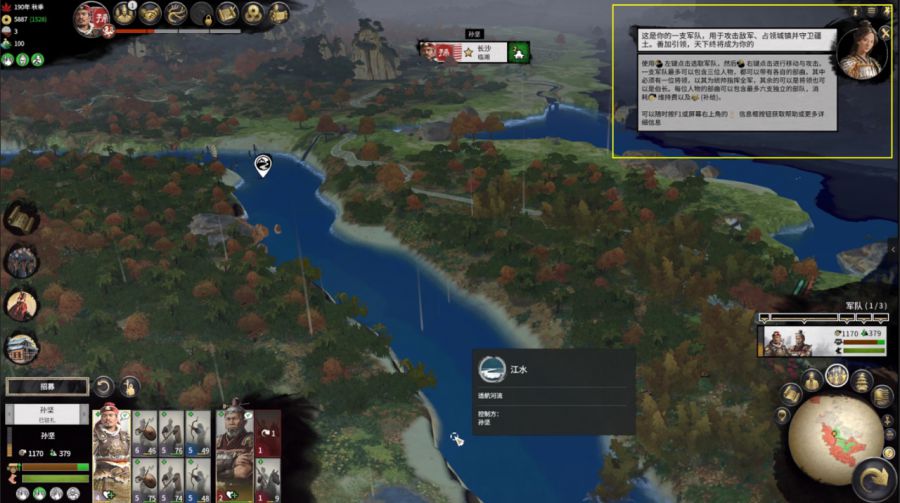
Task: Open the scroll-and-map top bar icon
Action: pyautogui.click(x=227, y=13)
